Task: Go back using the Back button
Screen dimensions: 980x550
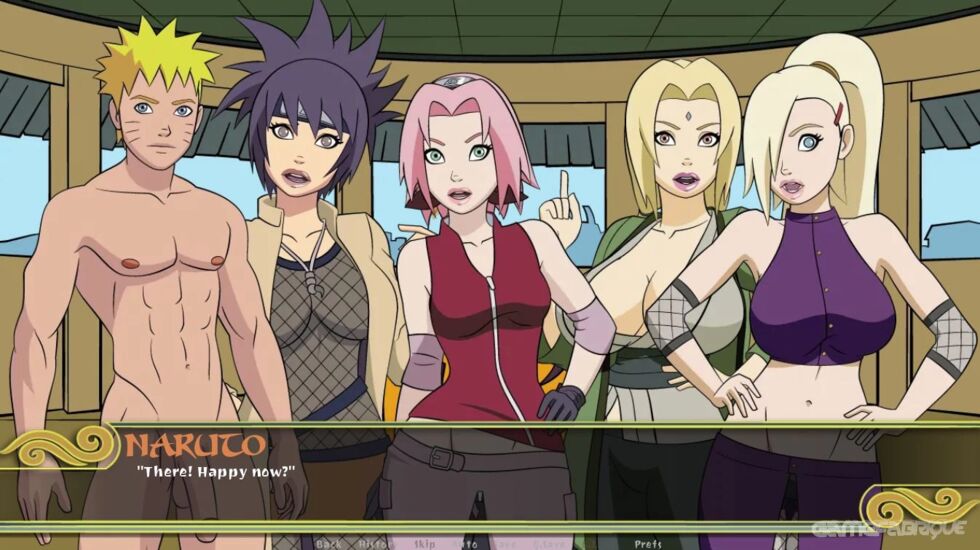Action: click(x=329, y=544)
